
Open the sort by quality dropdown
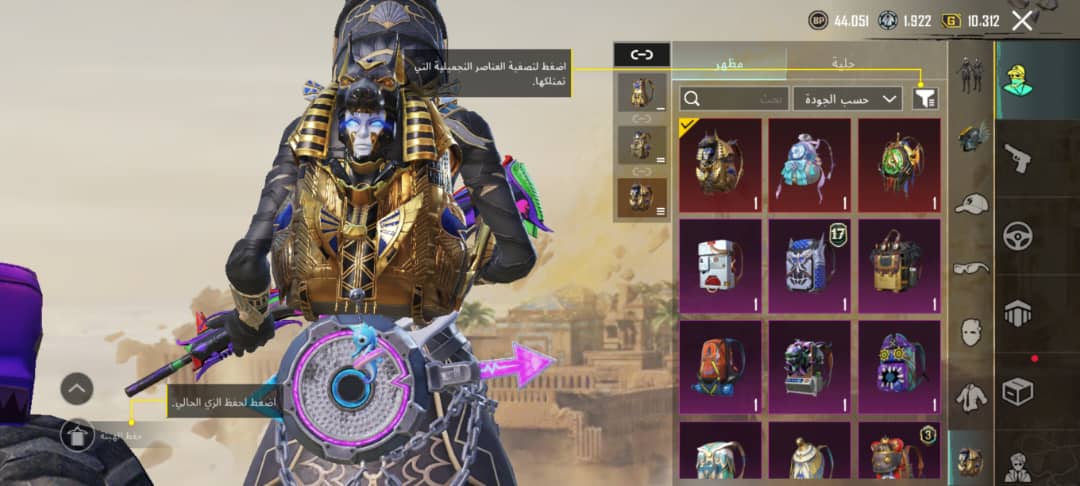point(848,98)
